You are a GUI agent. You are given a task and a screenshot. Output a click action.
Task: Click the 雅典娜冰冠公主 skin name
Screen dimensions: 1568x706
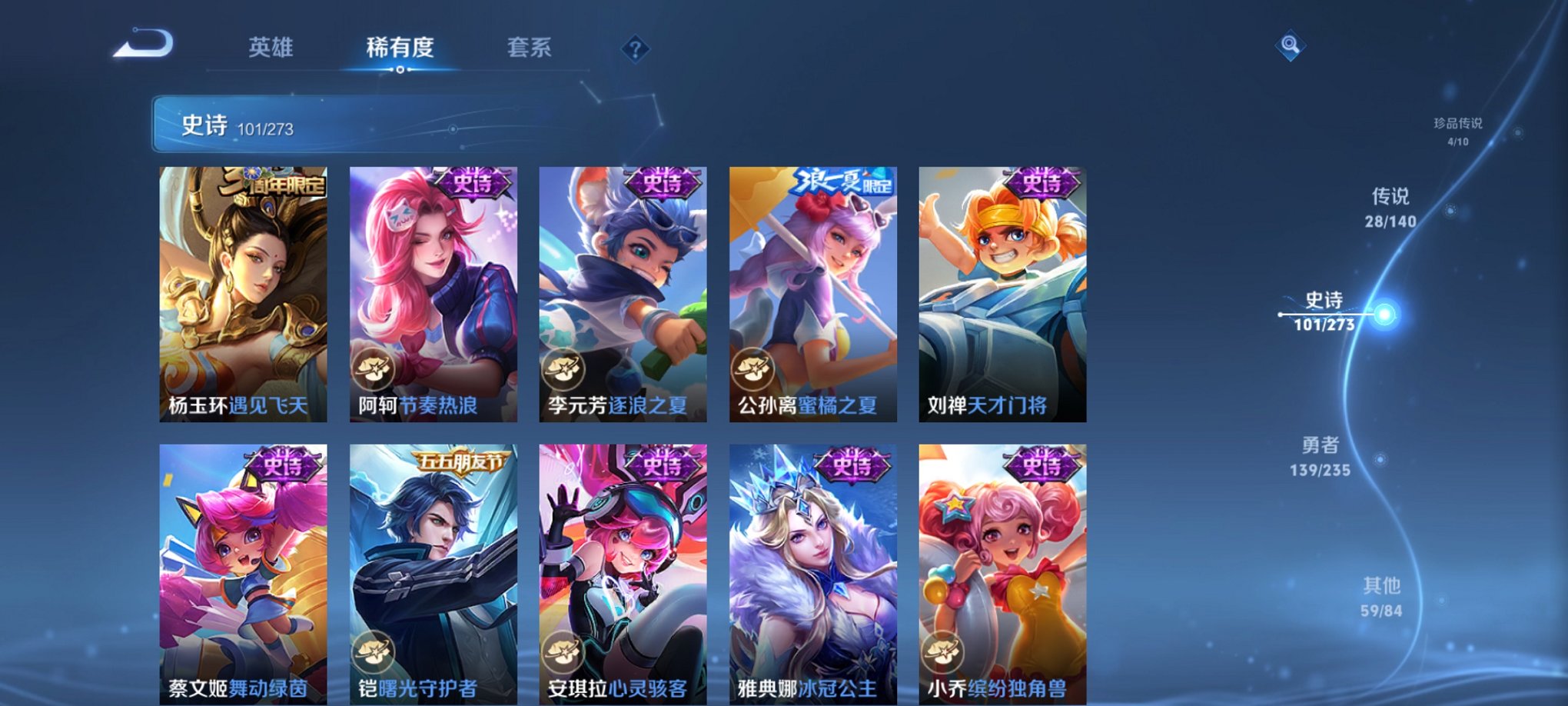808,687
